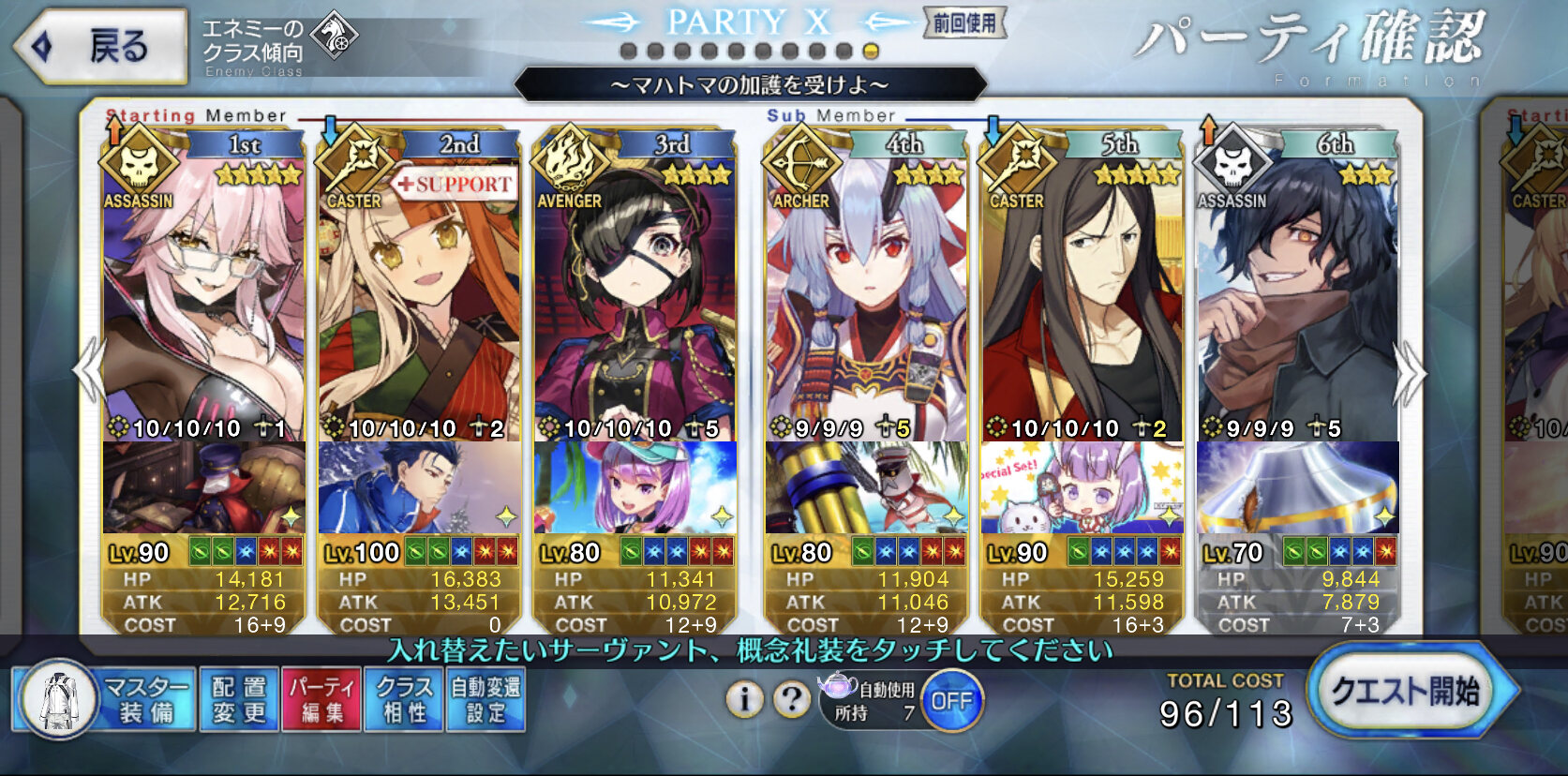Open help with the question mark button
The image size is (1568, 776).
(792, 699)
